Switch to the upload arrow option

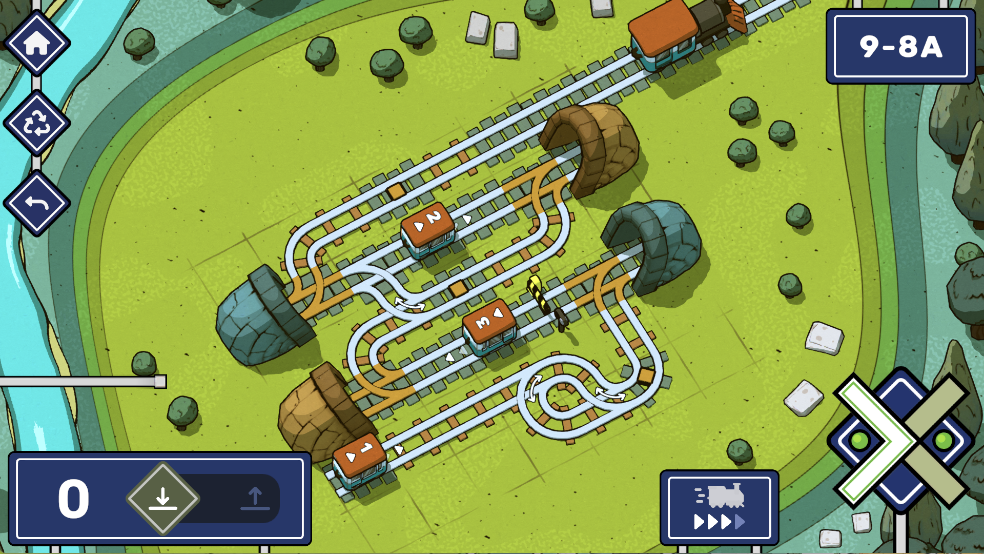pyautogui.click(x=253, y=498)
